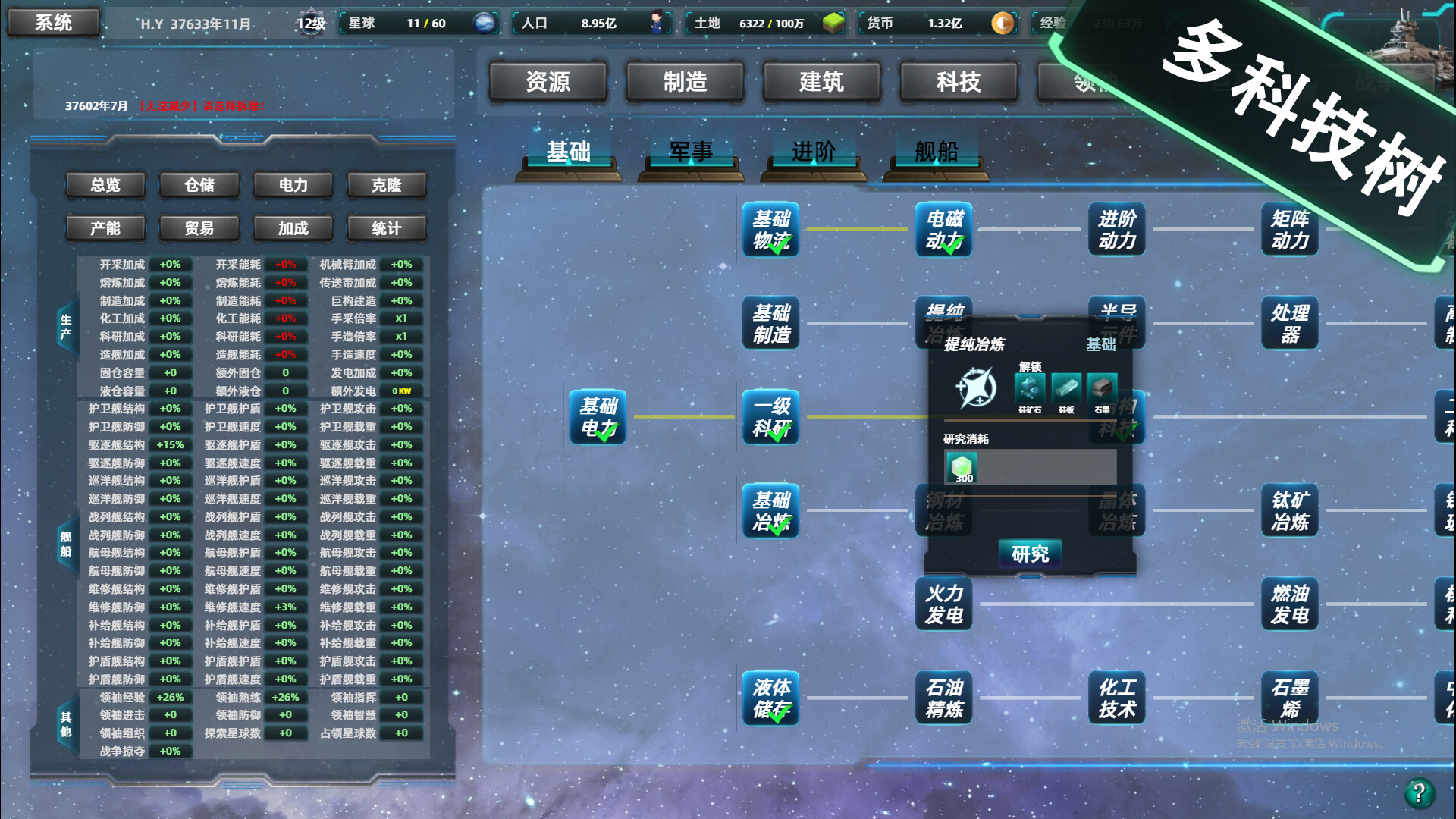Open the 科技 menu
1456x819 pixels.
[x=958, y=82]
